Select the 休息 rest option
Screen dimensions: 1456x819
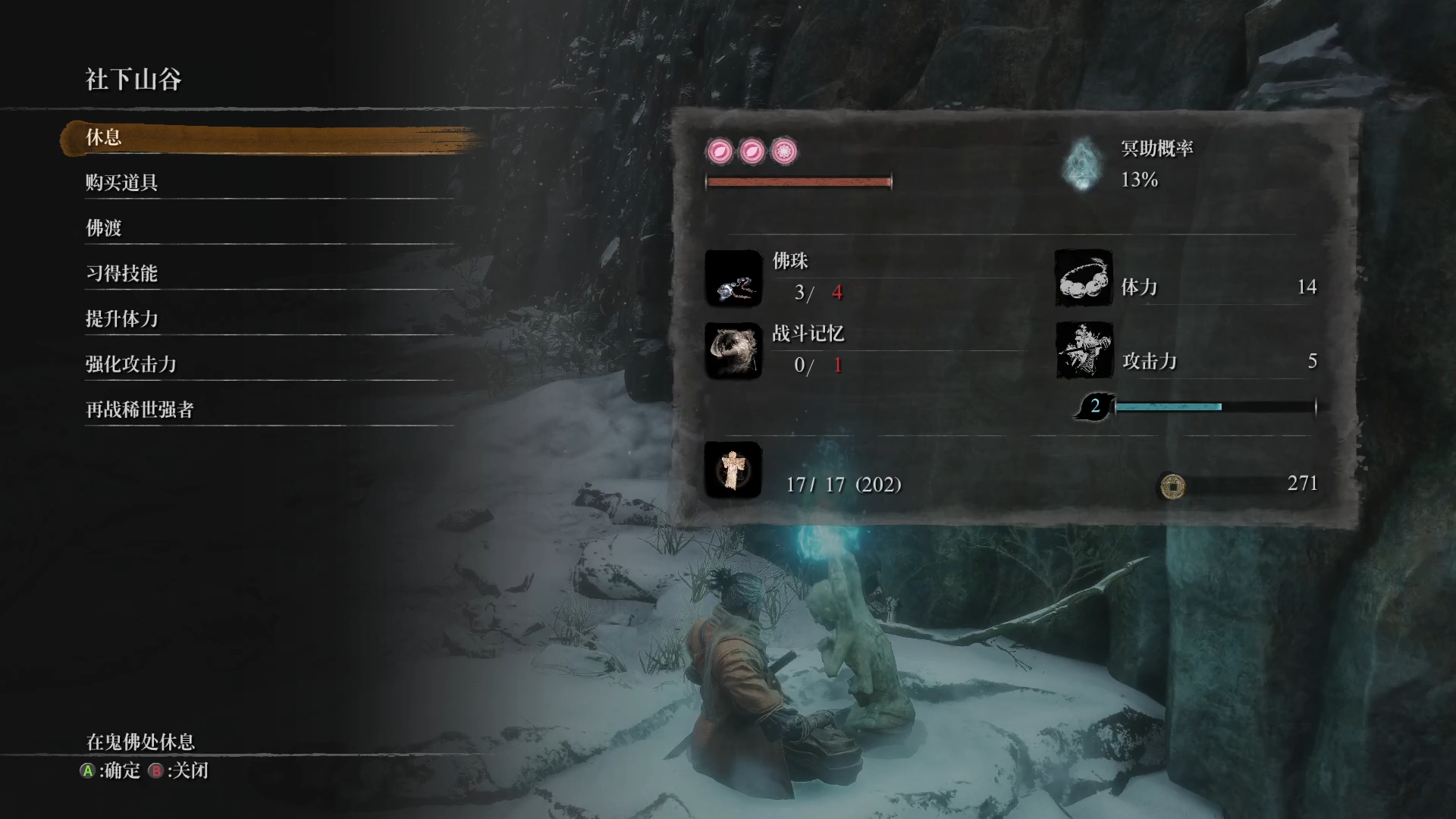click(104, 138)
